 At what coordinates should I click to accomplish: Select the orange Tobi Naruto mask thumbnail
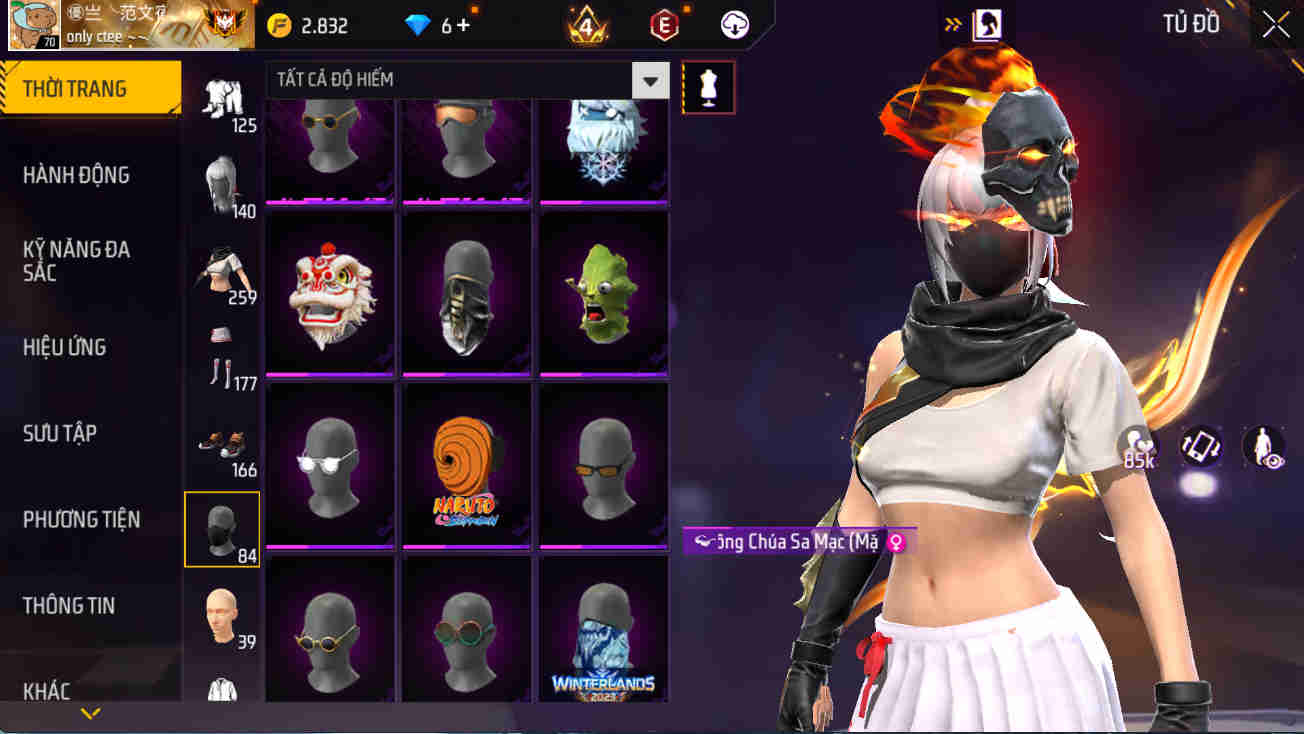(x=466, y=463)
